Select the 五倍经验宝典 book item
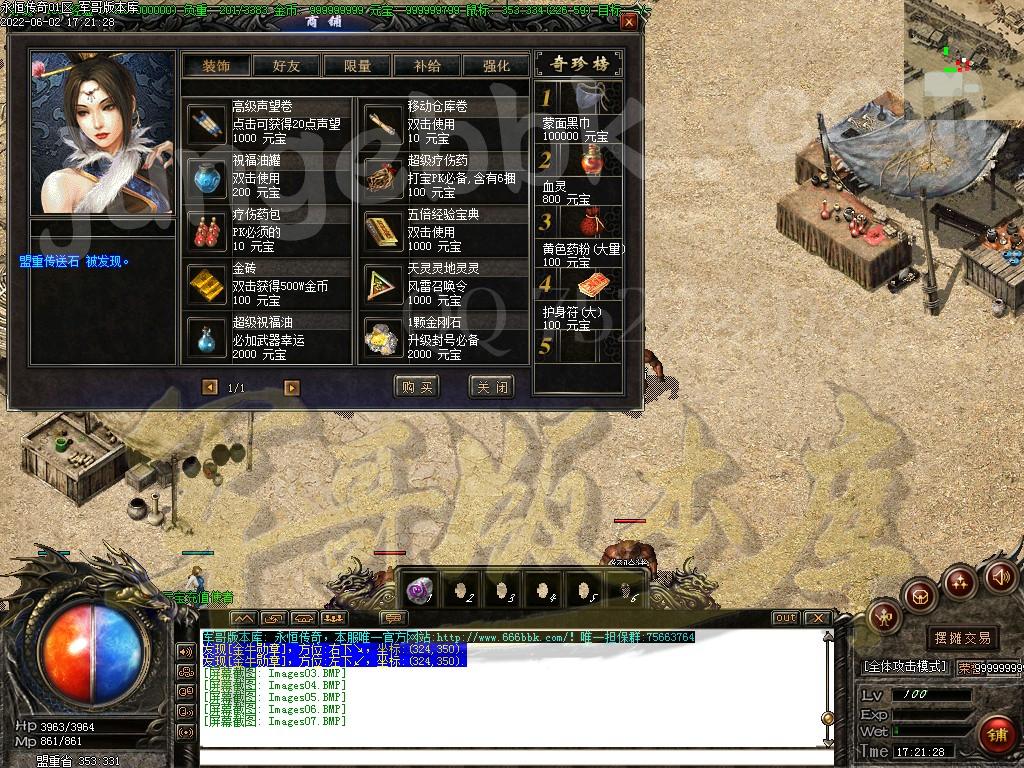The image size is (1024, 768). [383, 232]
